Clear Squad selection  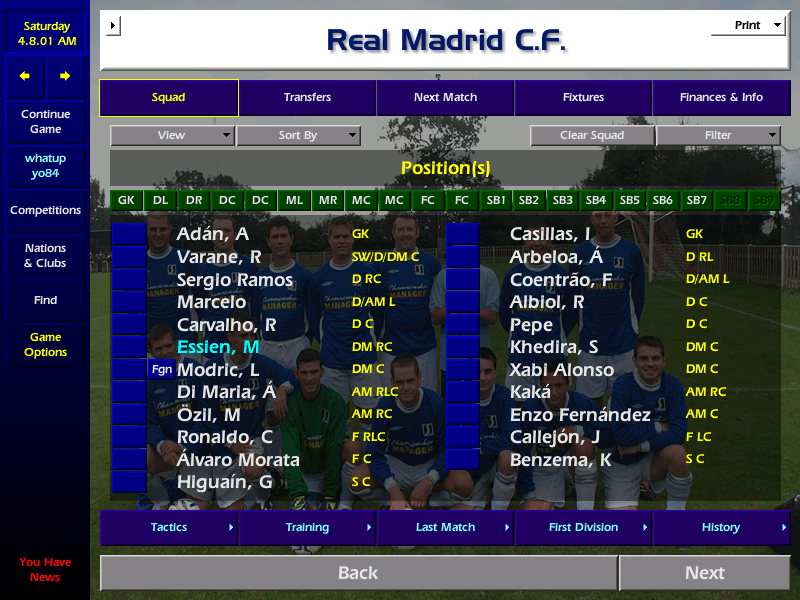(x=592, y=135)
